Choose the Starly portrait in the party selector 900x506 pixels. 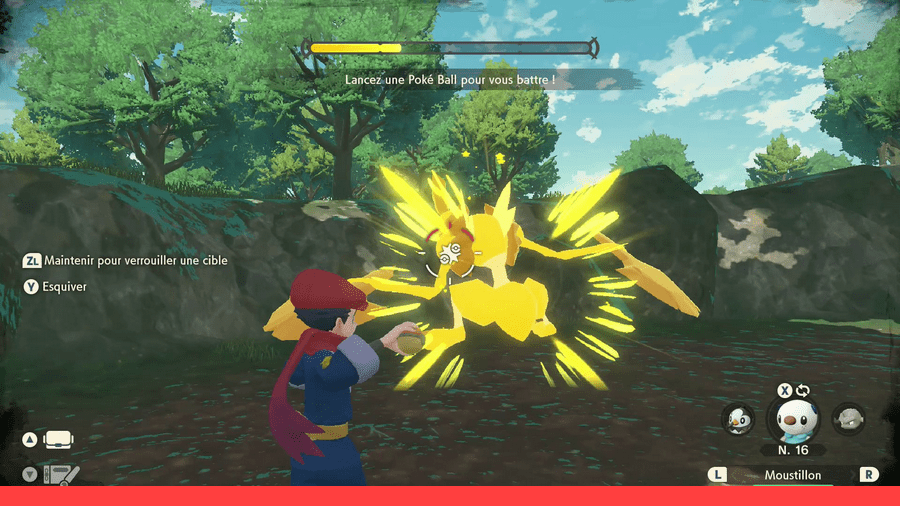pos(737,419)
